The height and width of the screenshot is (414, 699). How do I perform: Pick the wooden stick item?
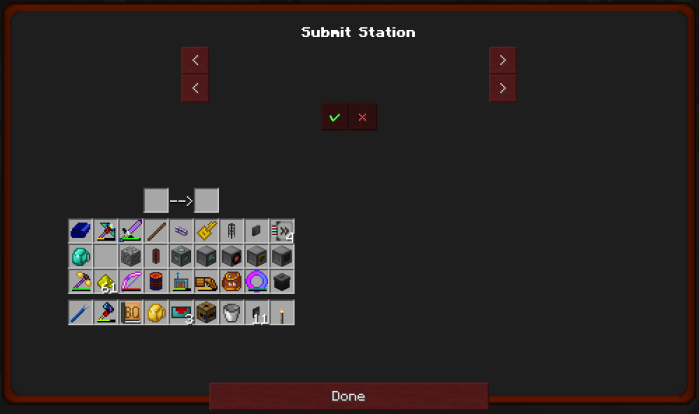[x=156, y=231]
